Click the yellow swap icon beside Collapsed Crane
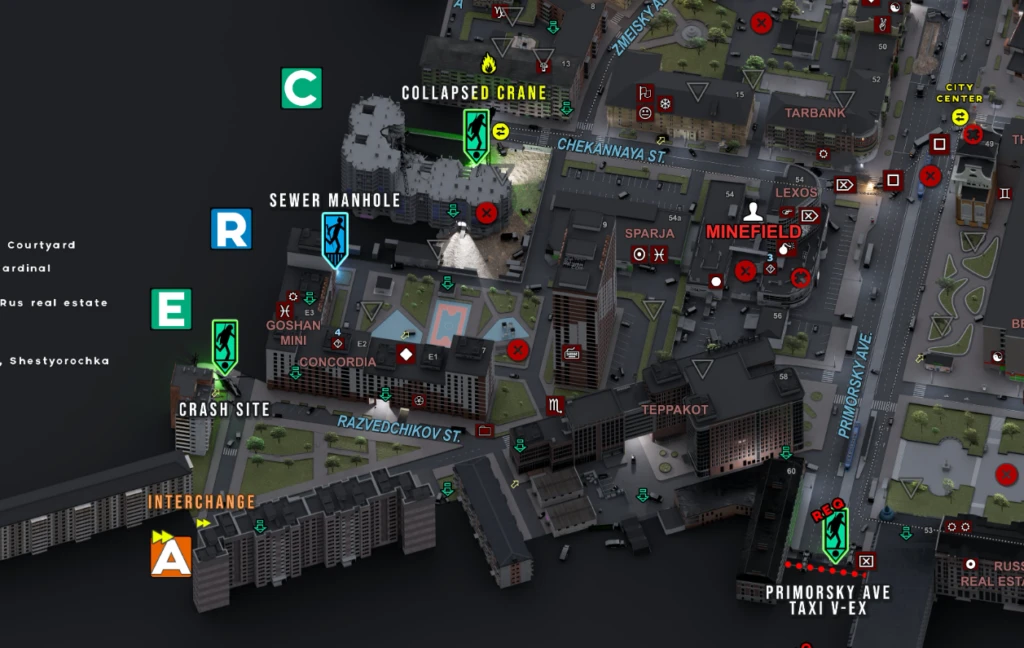Screen dimensions: 1024x648 501,130
